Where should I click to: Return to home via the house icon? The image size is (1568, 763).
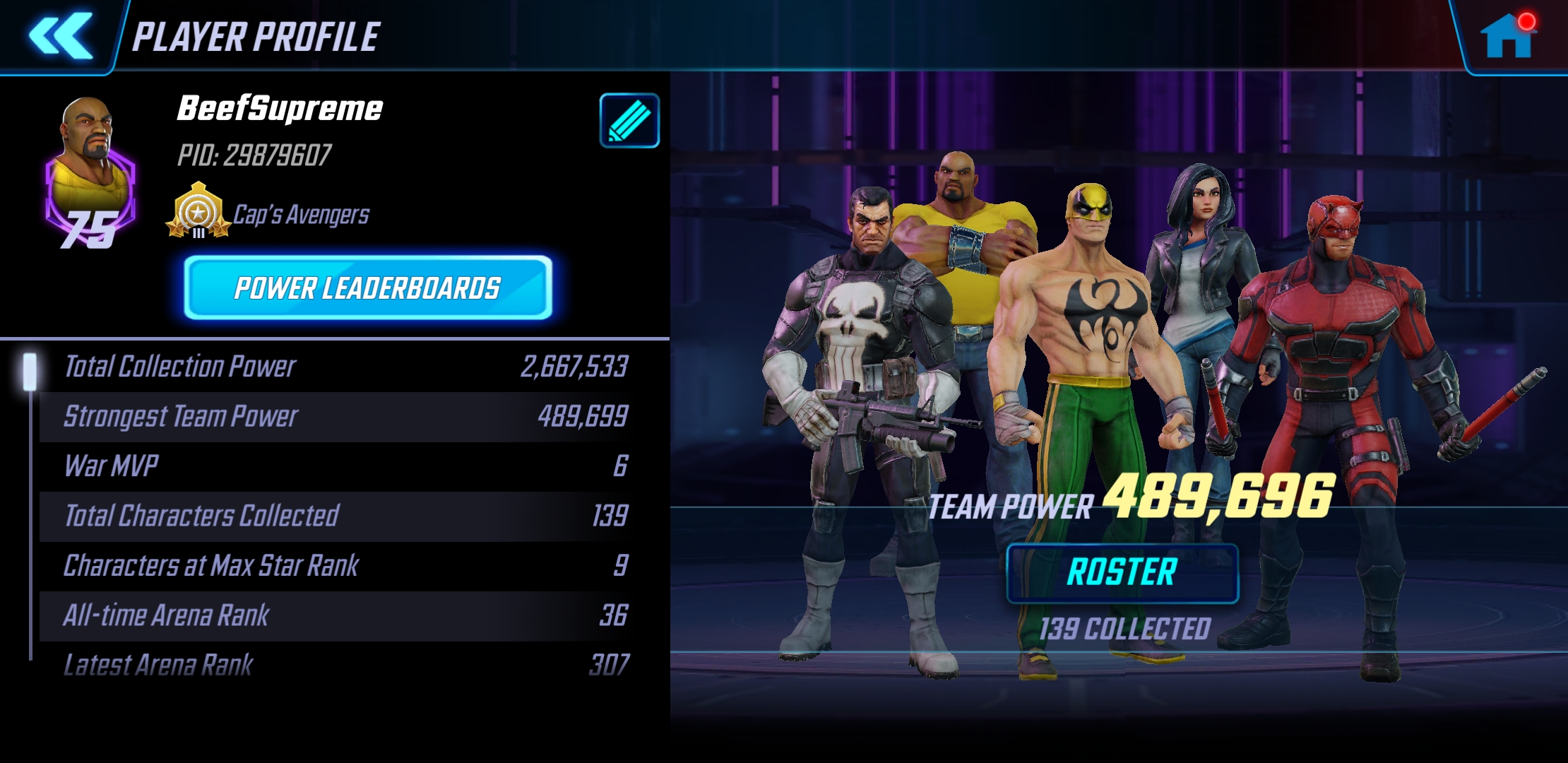point(1507,35)
